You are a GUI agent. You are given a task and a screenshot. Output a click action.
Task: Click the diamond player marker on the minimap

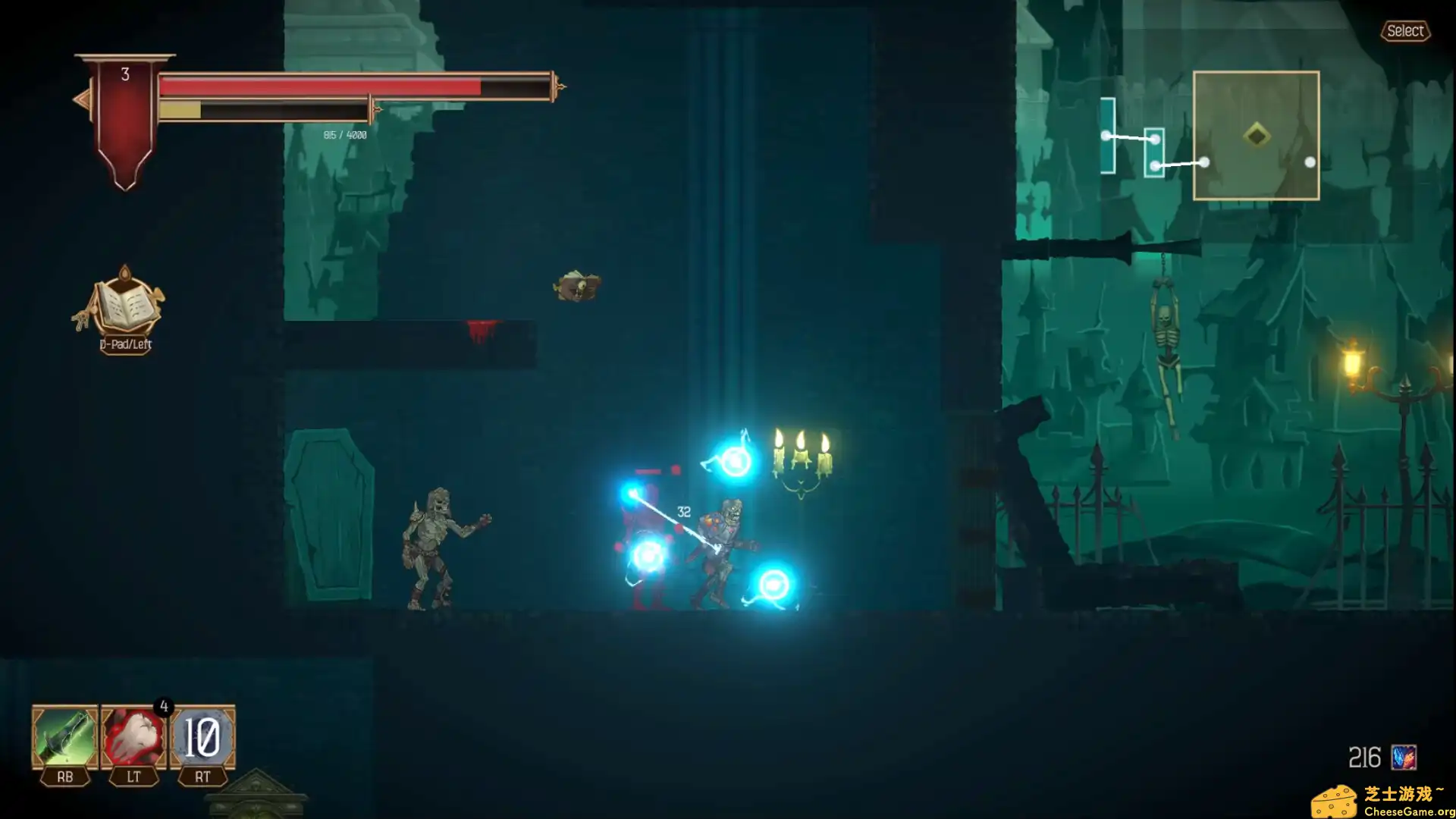click(x=1255, y=133)
